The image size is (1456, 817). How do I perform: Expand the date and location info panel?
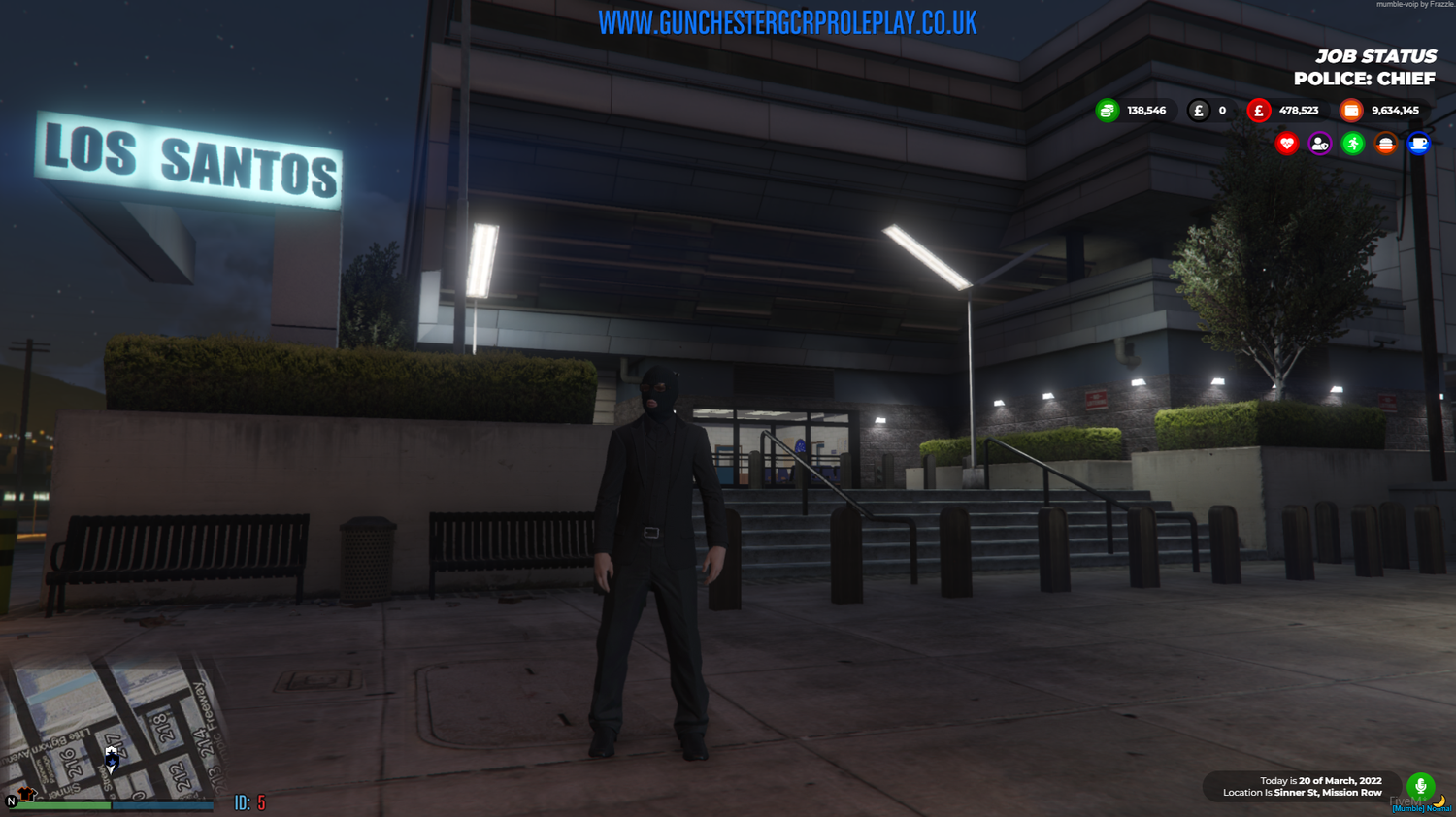coord(1301,786)
